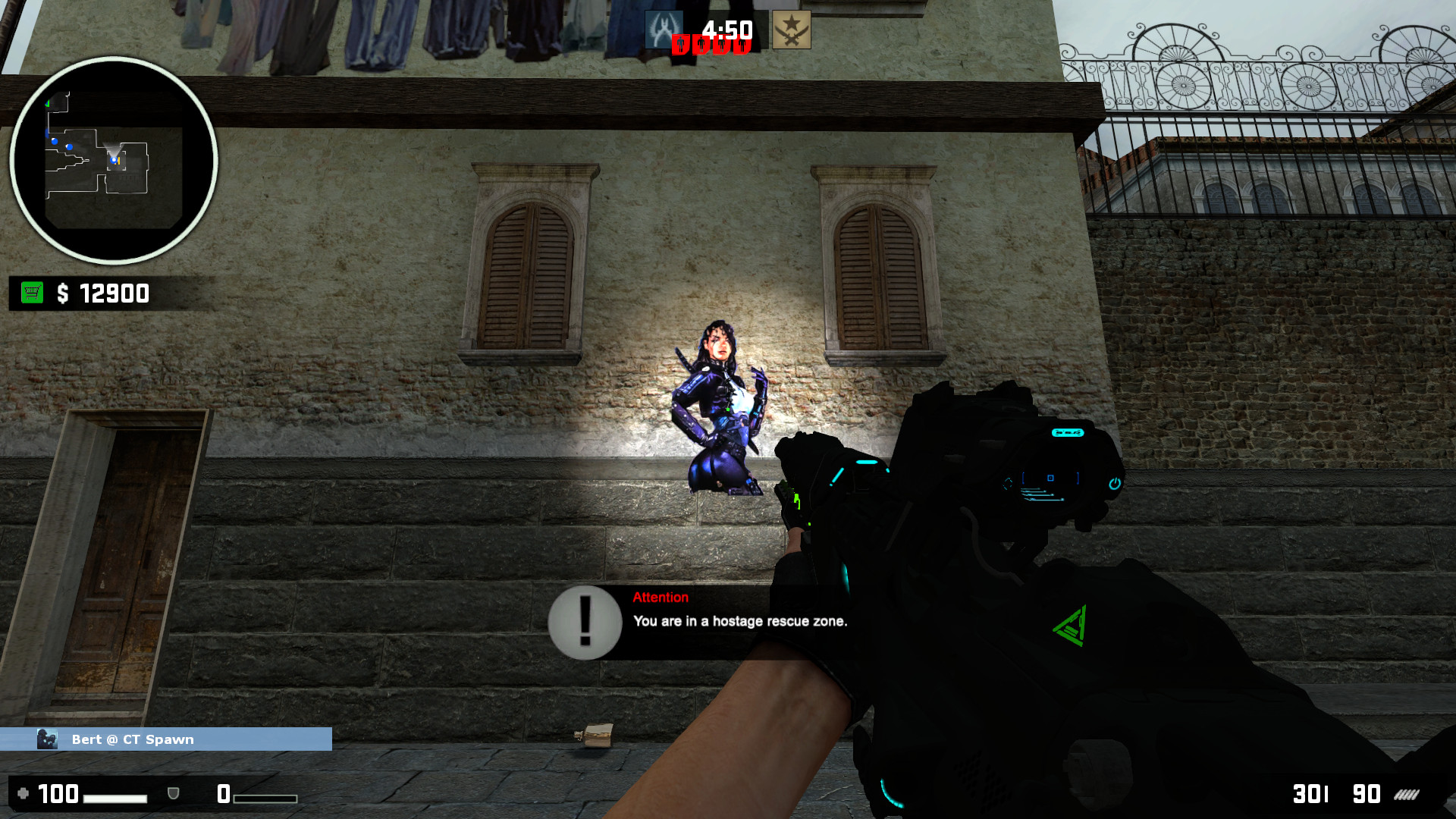Click the rightmost red dead-player indicator

click(743, 45)
